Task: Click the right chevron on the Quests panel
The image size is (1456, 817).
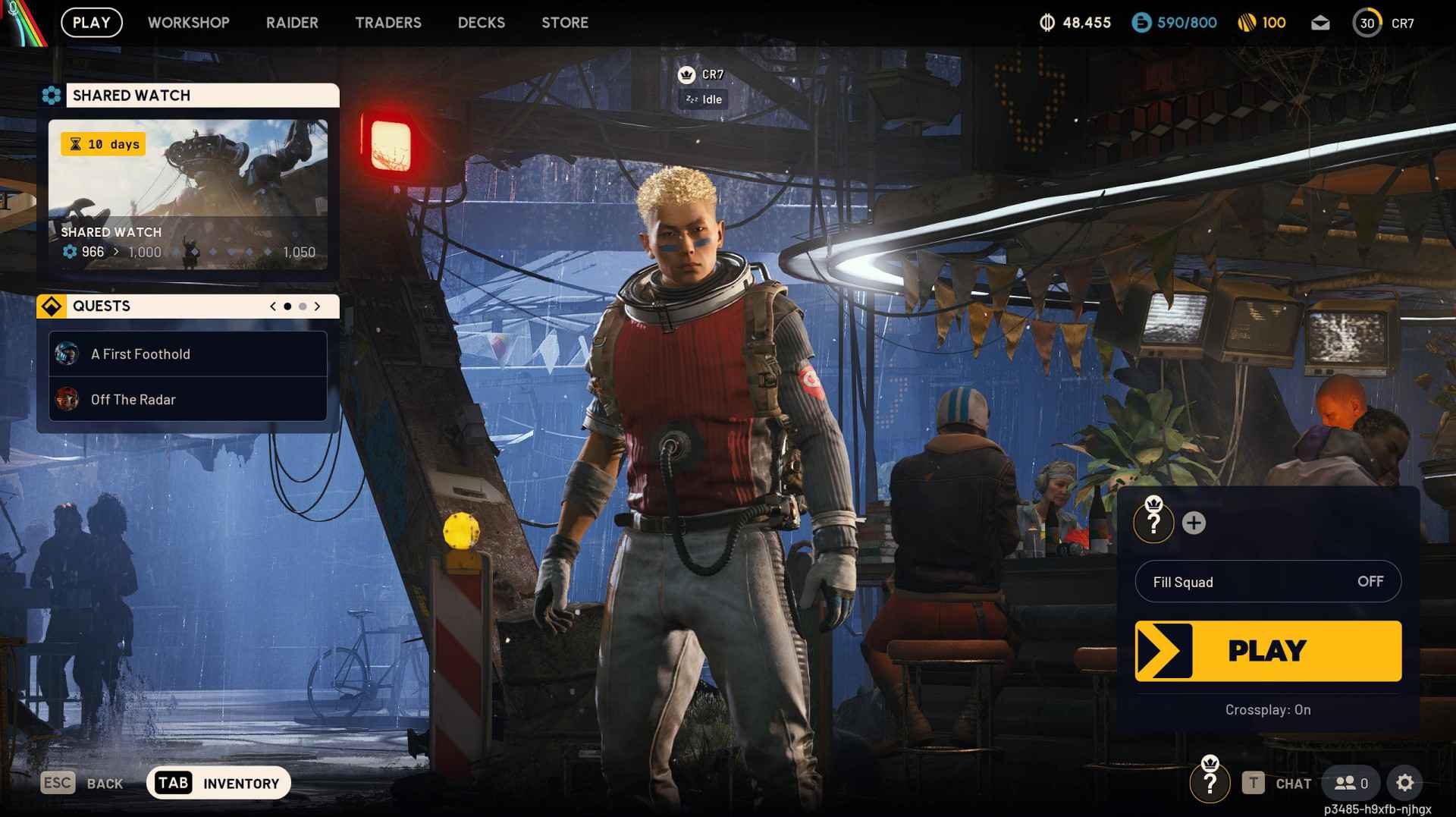Action: (318, 306)
